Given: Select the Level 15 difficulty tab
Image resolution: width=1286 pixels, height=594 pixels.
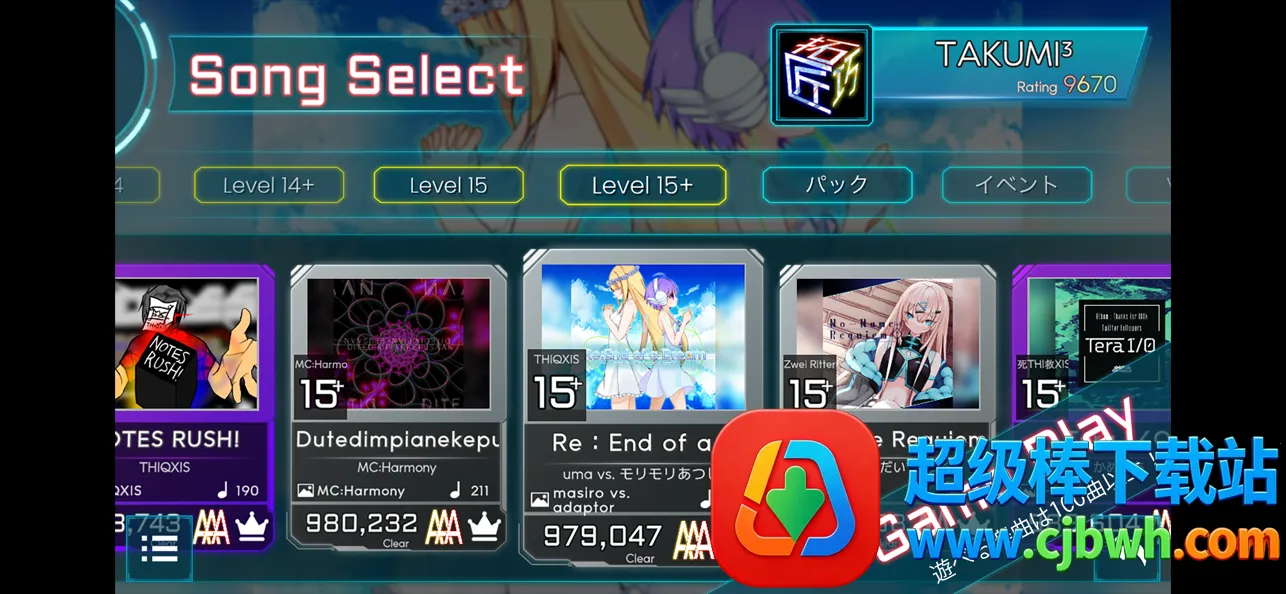Looking at the screenshot, I should [x=448, y=185].
